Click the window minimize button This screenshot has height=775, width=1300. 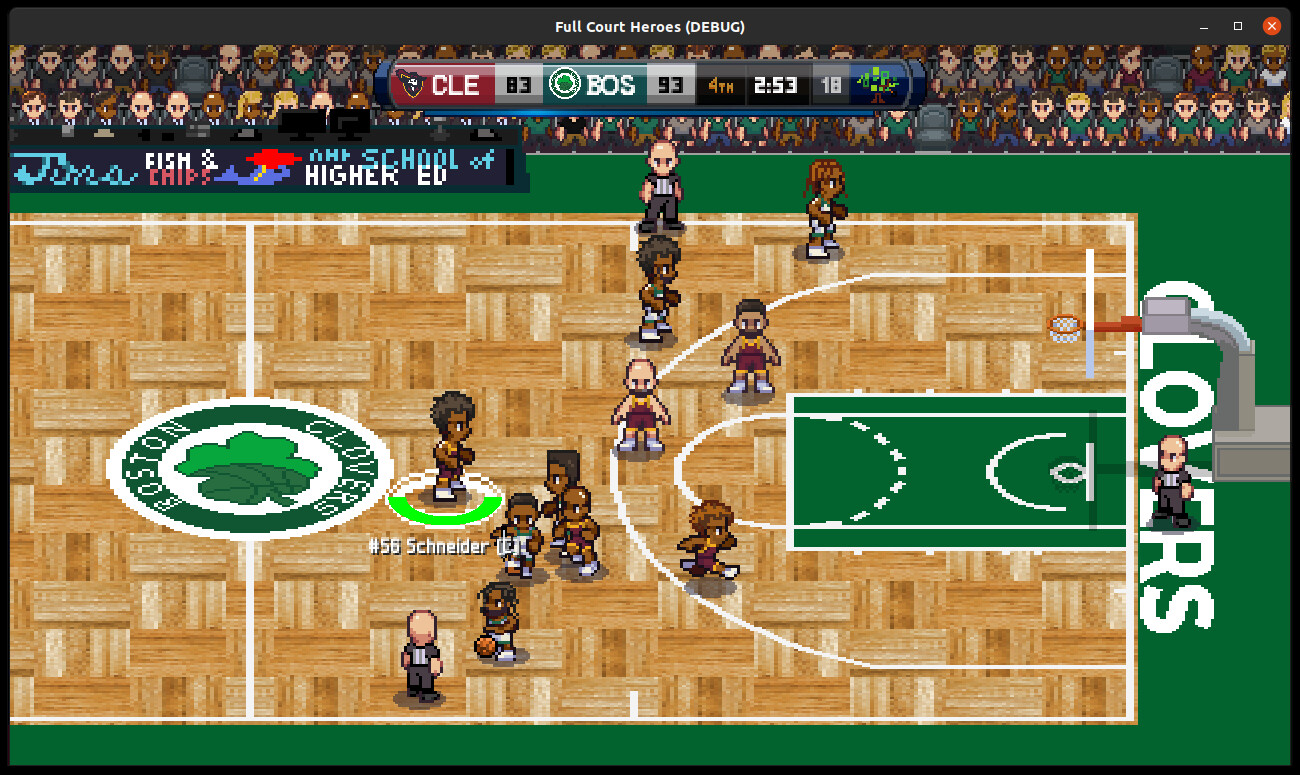(1206, 25)
